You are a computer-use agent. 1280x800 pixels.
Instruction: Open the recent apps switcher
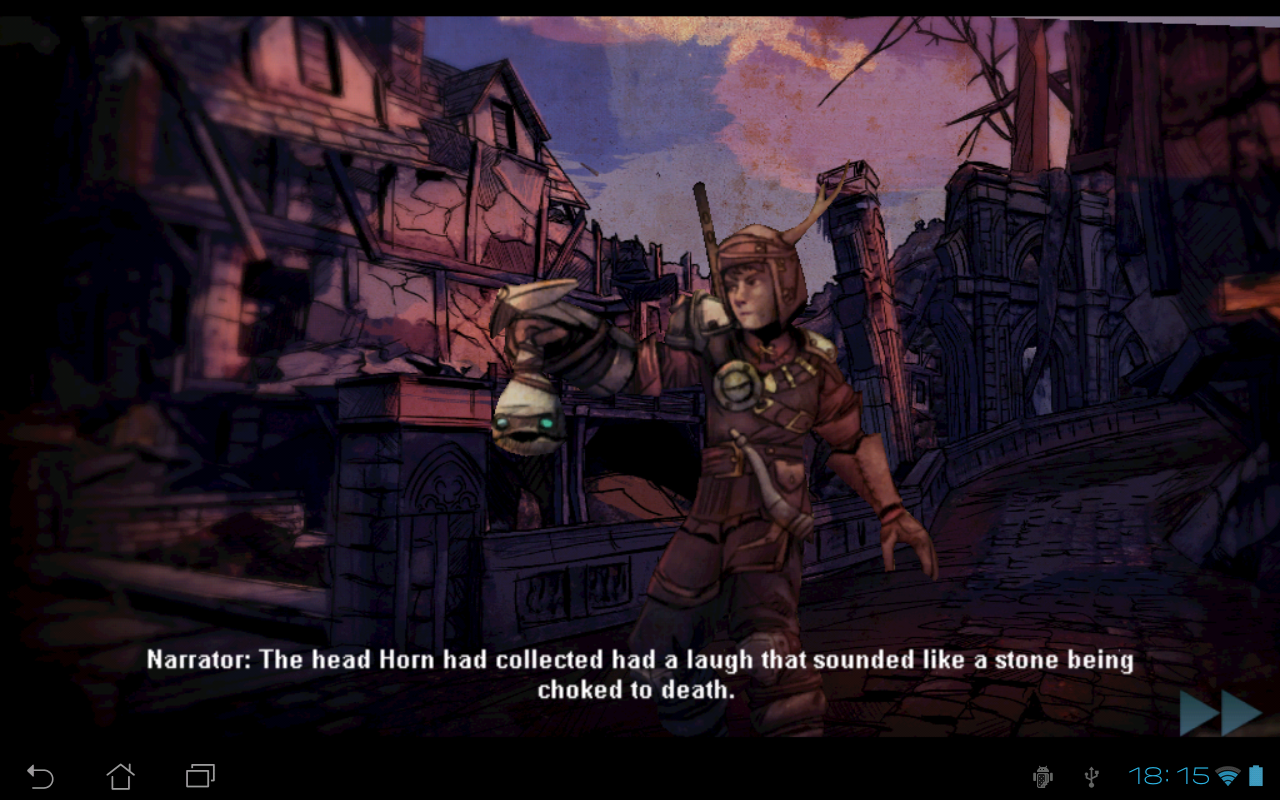200,776
